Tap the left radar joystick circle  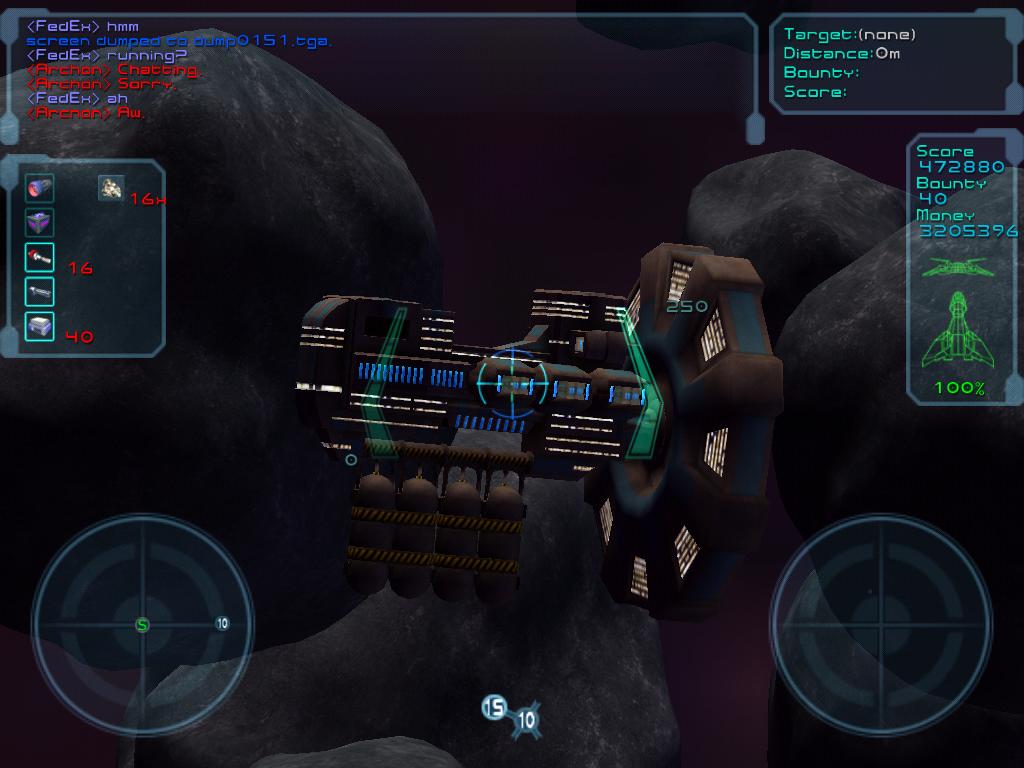click(x=141, y=610)
